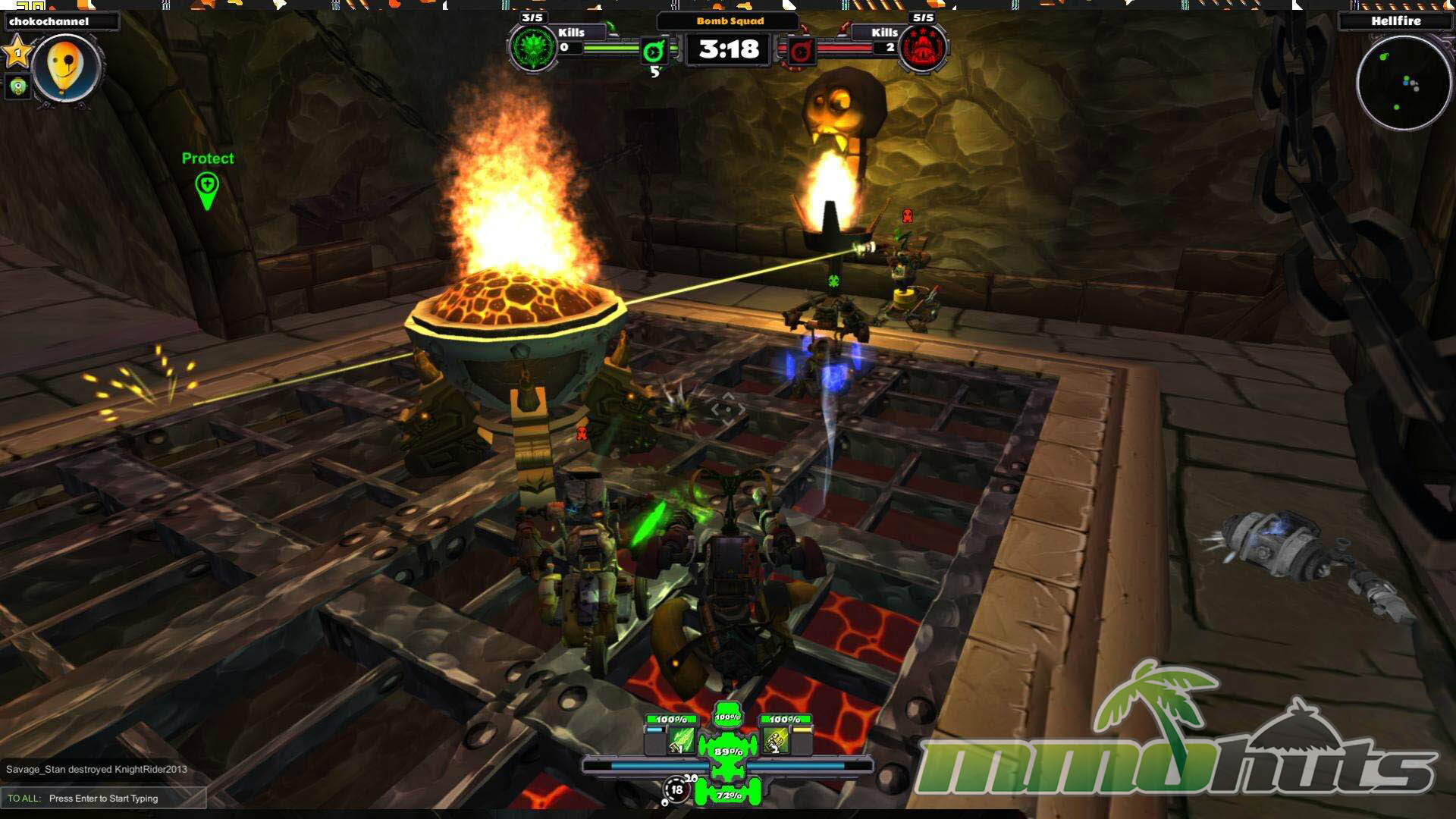The width and height of the screenshot is (1456, 819).
Task: Click the green Protect objective marker
Action: [207, 190]
